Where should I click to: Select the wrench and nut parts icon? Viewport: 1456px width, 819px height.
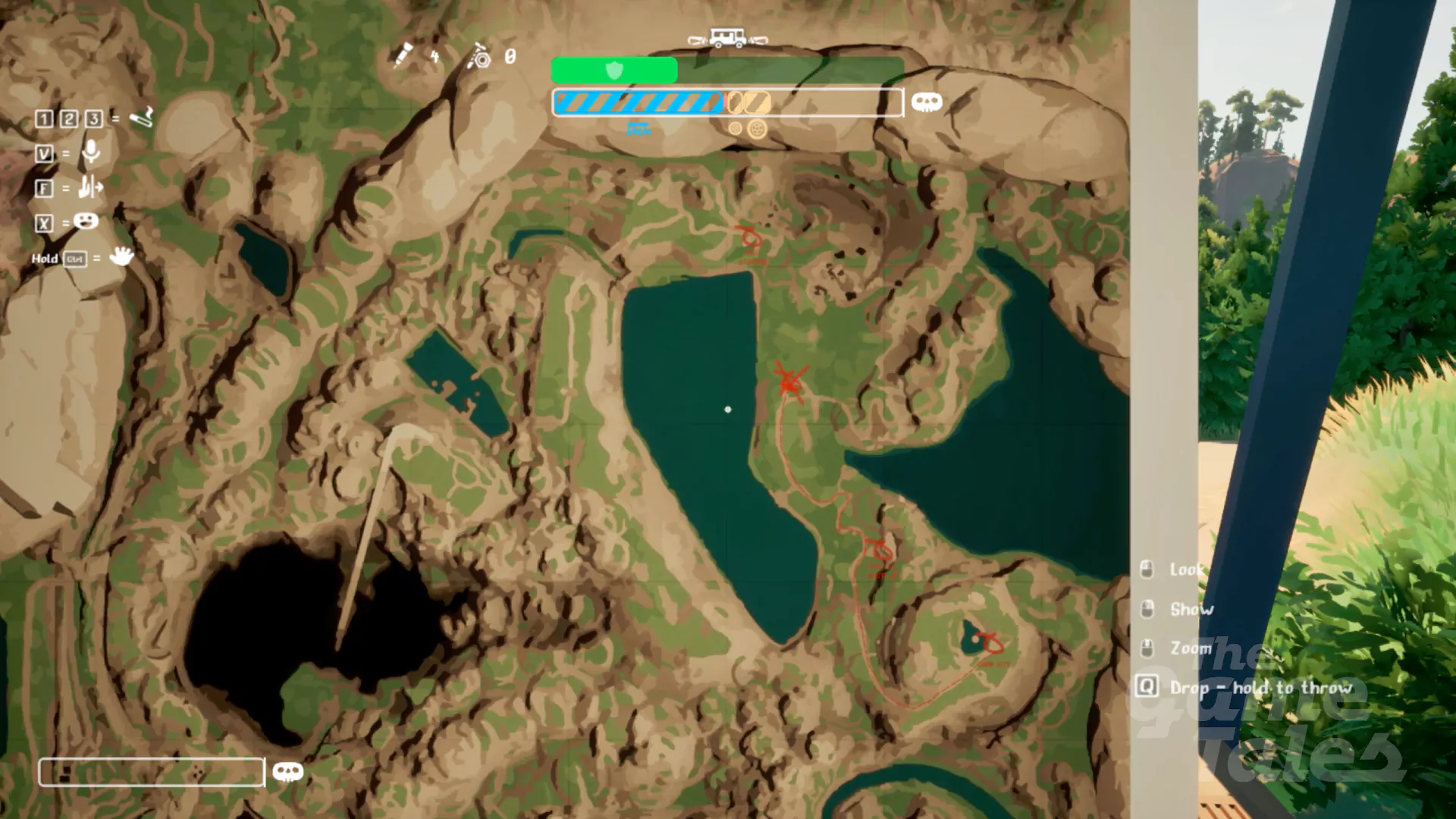click(479, 56)
